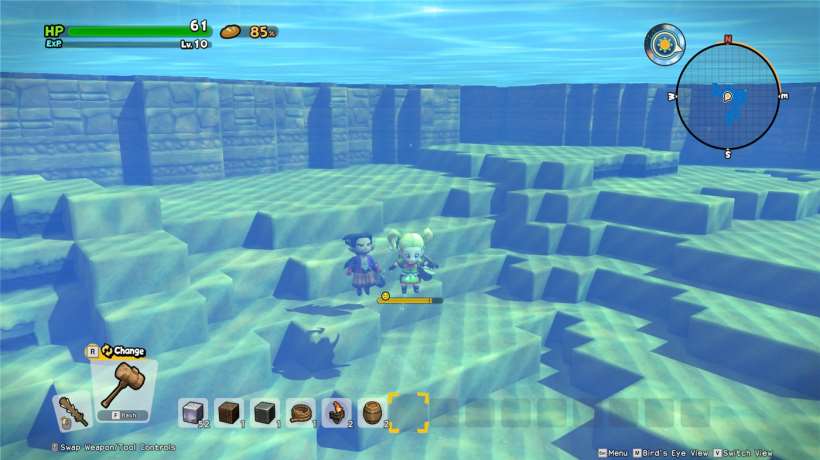Viewport: 820px width, 460px height.
Task: Choose the torch item in the hotbar
Action: (337, 411)
